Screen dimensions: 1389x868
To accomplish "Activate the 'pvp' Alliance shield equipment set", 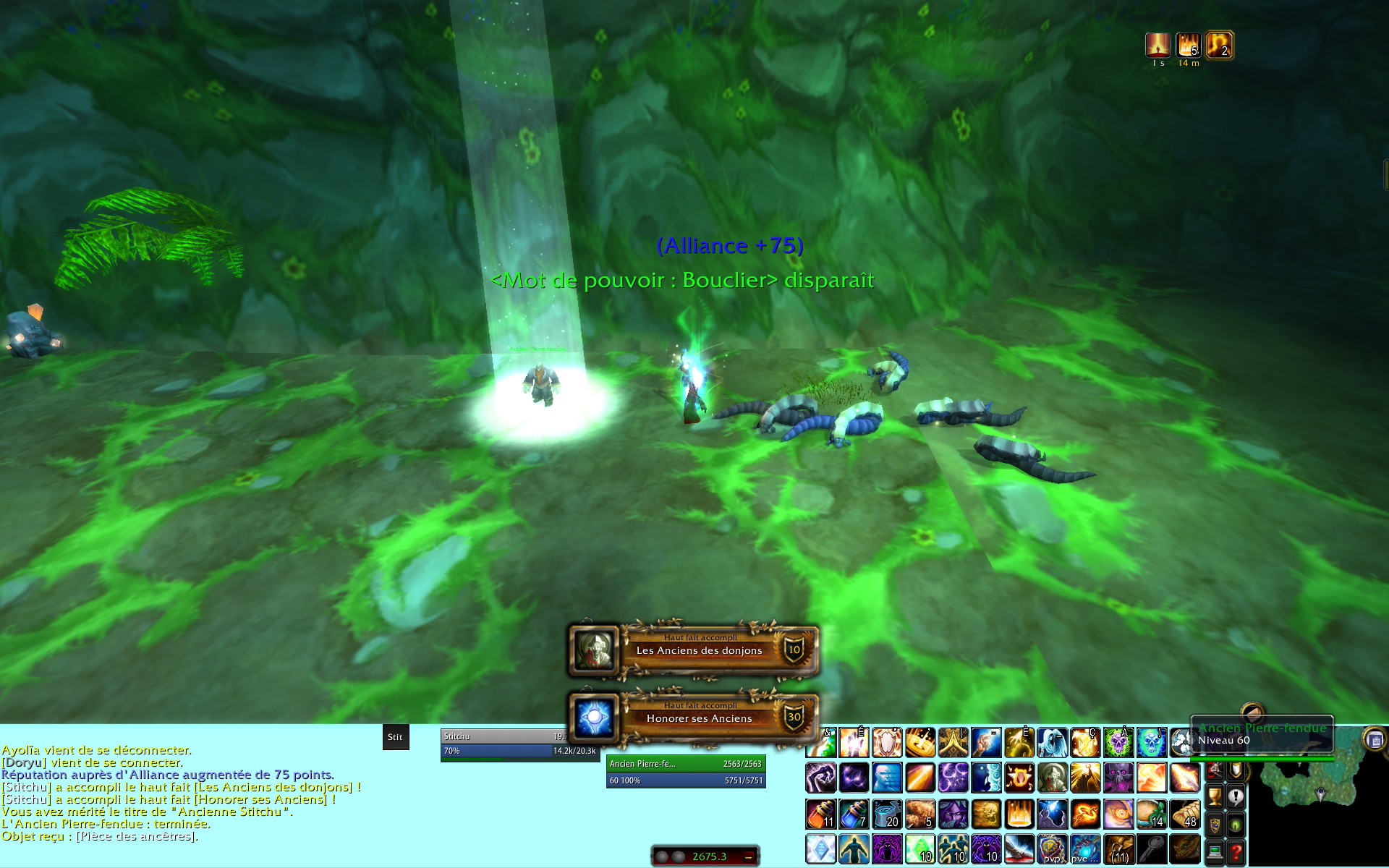I will pyautogui.click(x=1052, y=849).
